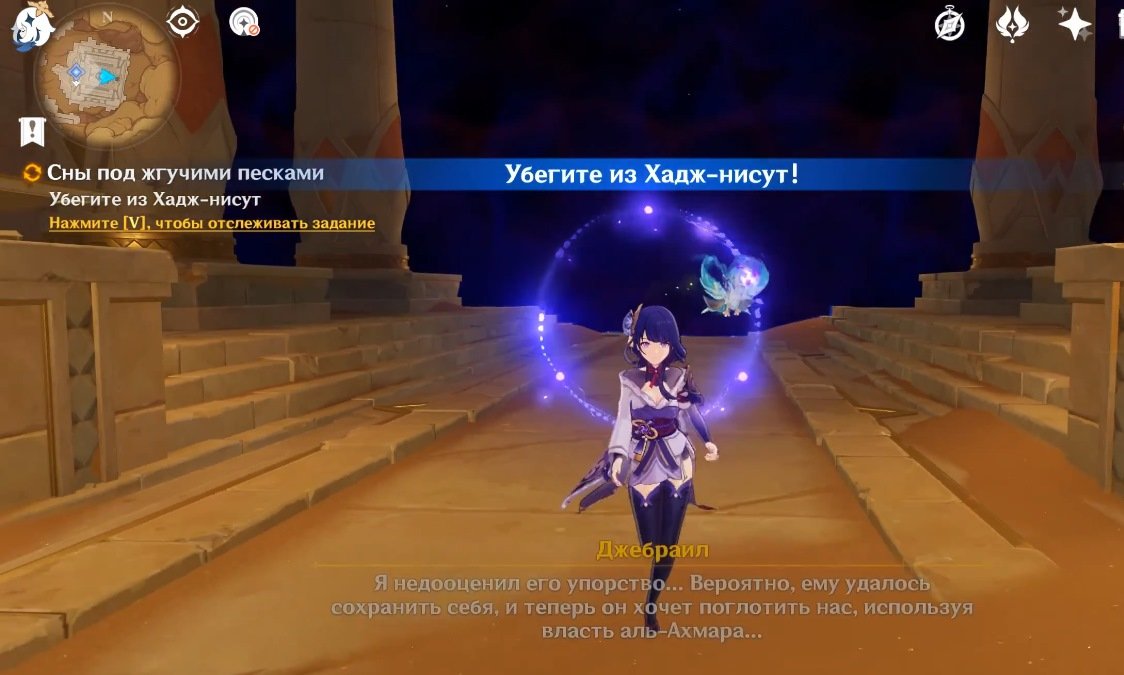
Task: Click the disabled co-op mode icon
Action: [x=243, y=22]
